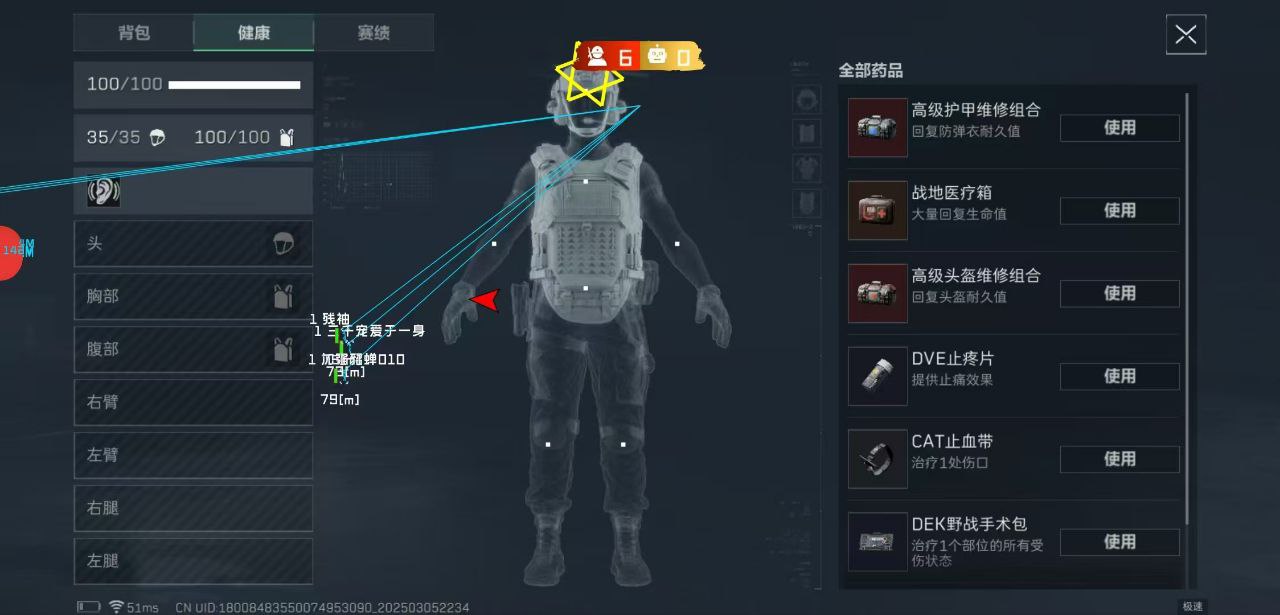Use the DVE止疼片 item
This screenshot has width=1280, height=615.
coord(1119,377)
